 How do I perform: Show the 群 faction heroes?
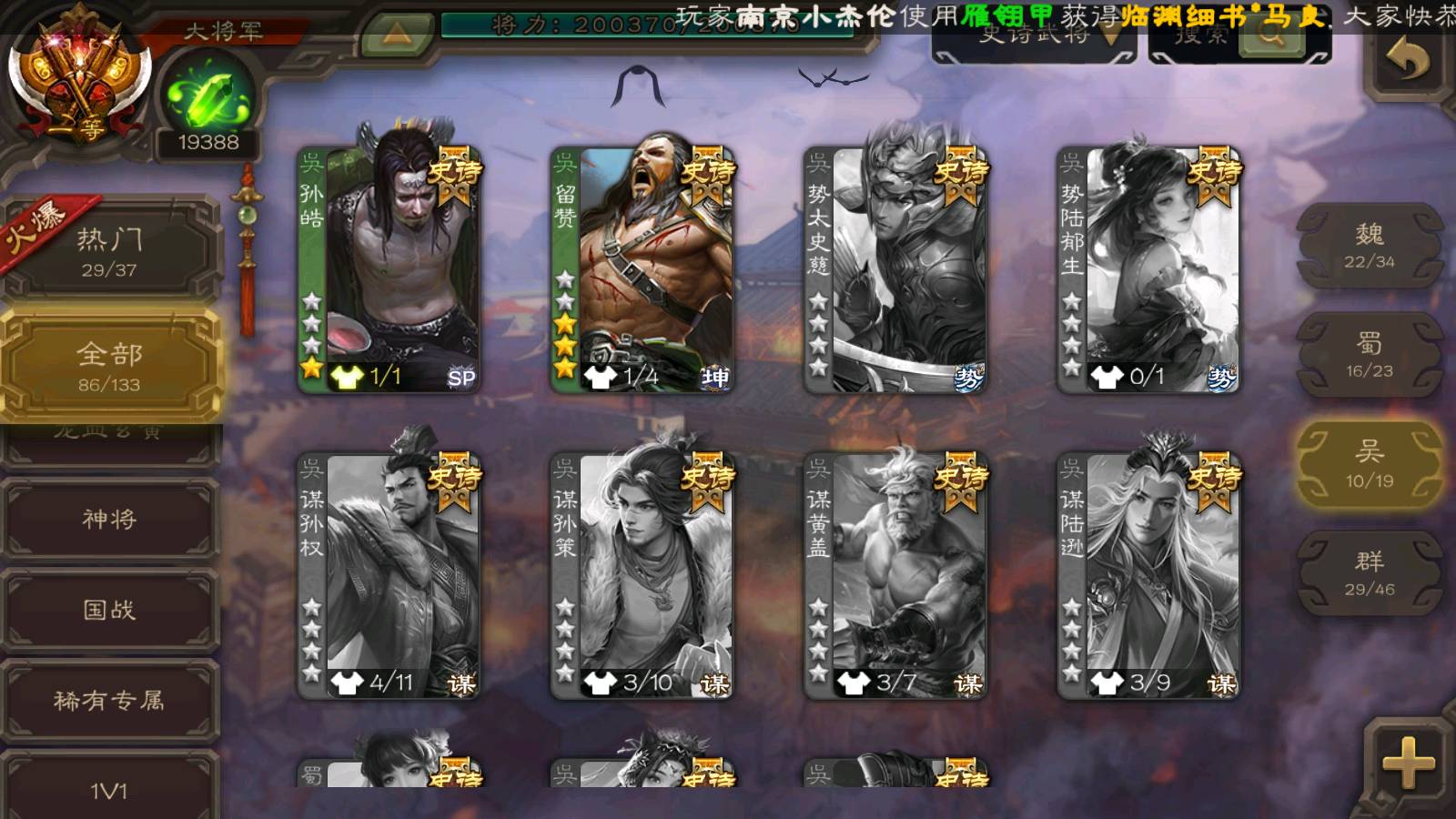tap(1369, 573)
